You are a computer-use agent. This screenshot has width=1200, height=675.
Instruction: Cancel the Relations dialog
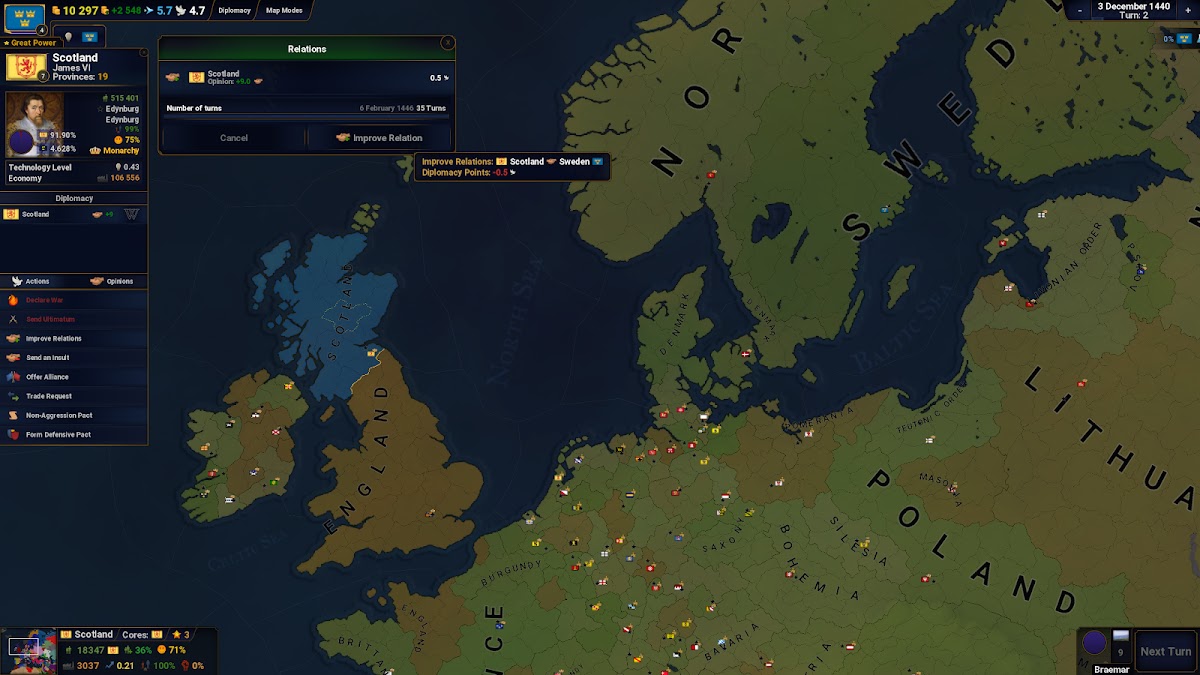[x=234, y=138]
